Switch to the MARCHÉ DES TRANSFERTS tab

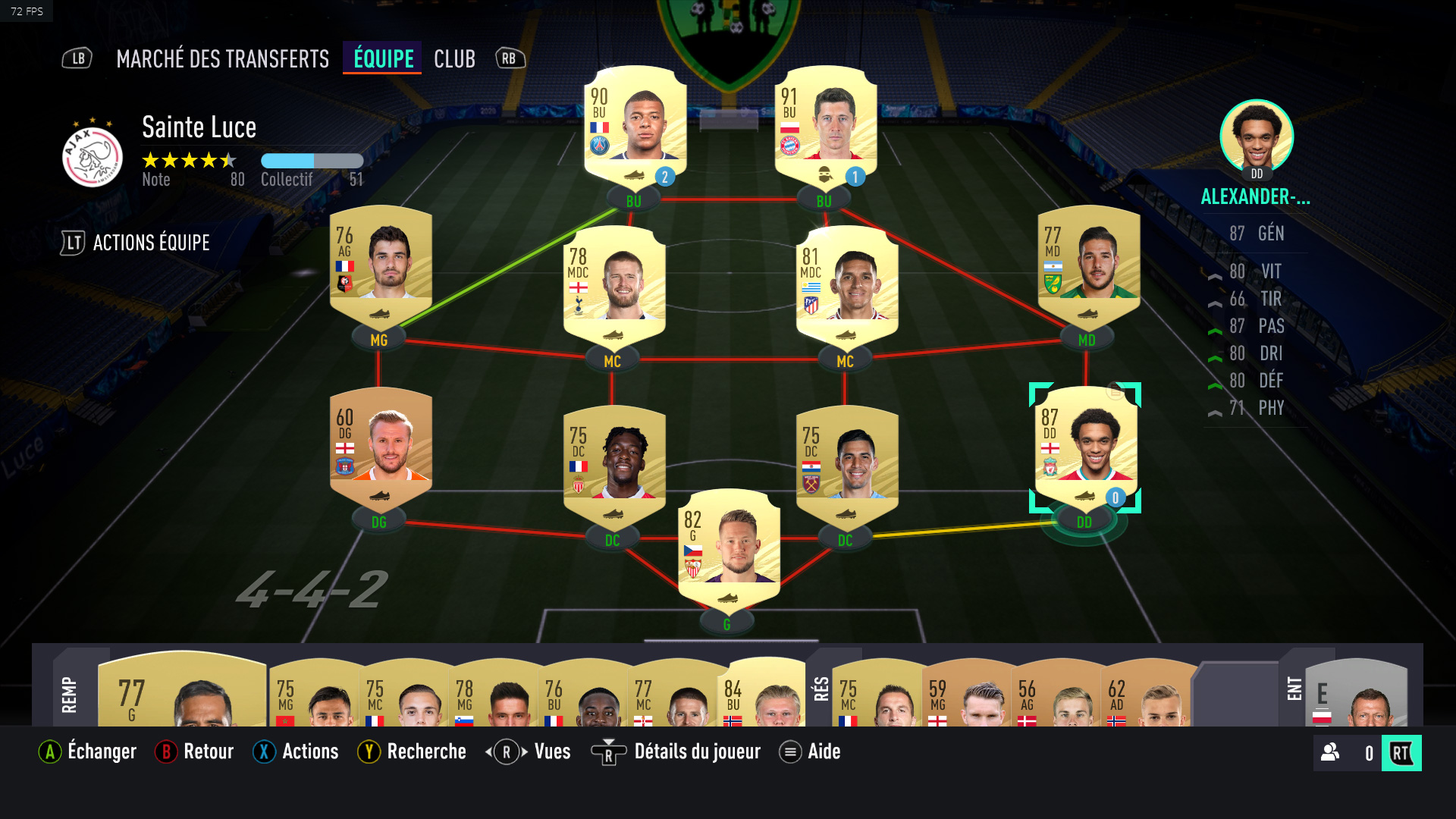coord(221,58)
